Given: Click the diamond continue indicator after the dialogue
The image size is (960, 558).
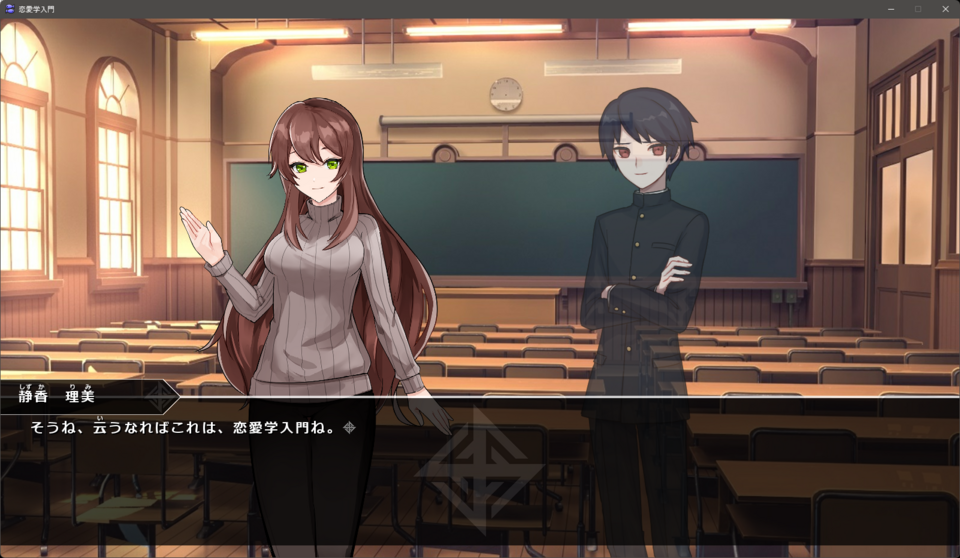Looking at the screenshot, I should click(x=349, y=428).
